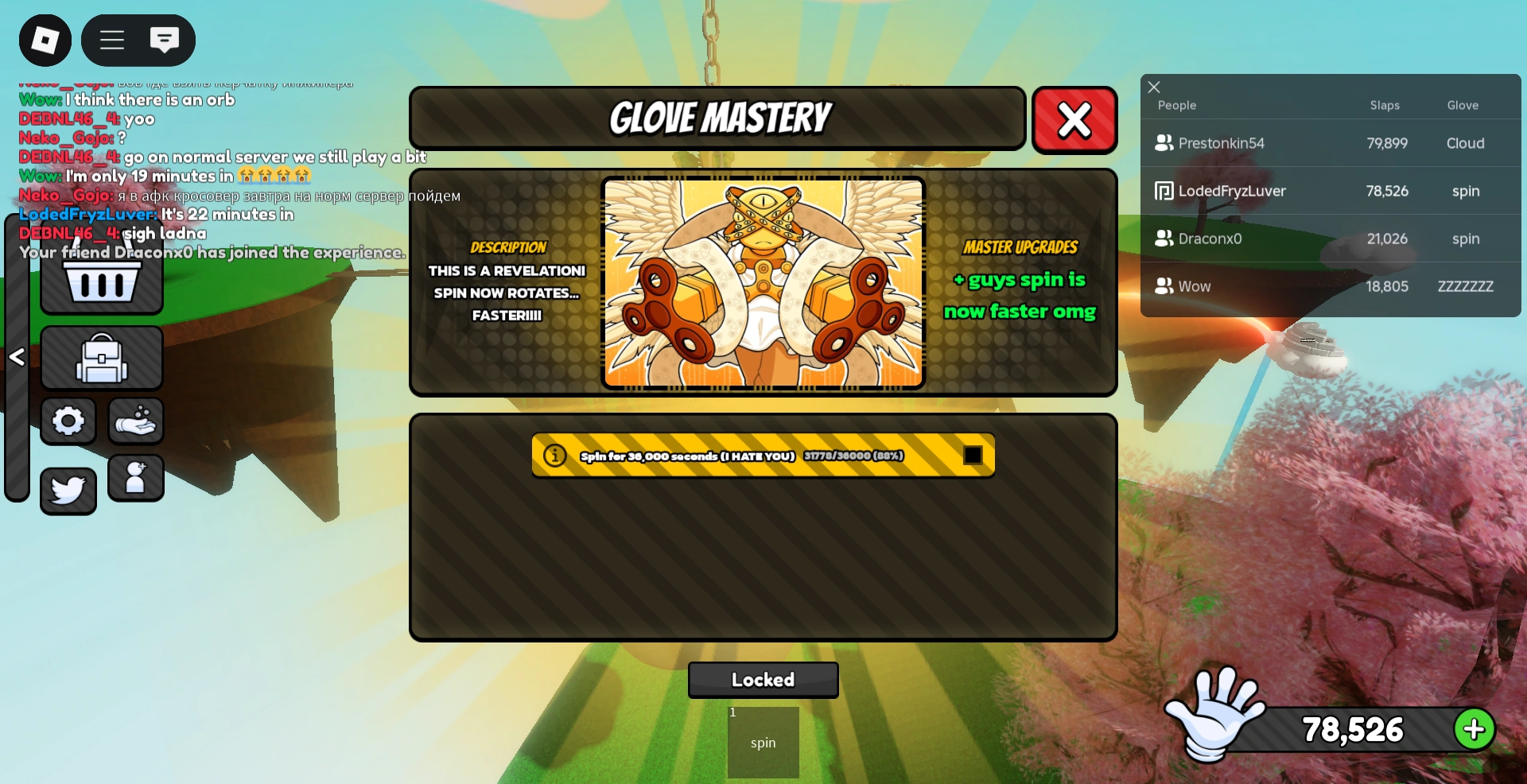Click the 36,000 seconds spin progress bar

tap(763, 455)
